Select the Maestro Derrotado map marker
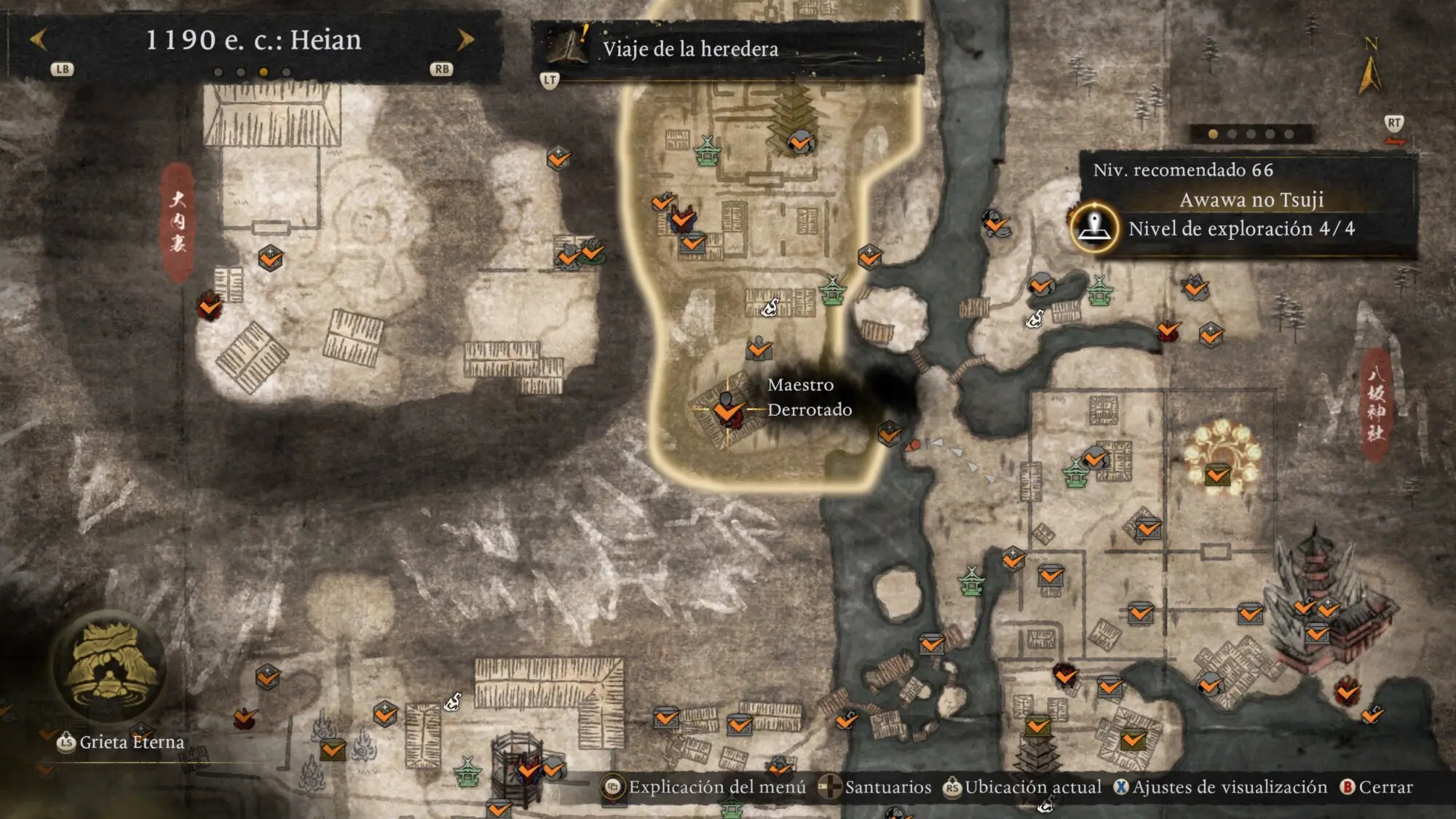Screen dimensions: 1456x819 [x=727, y=409]
